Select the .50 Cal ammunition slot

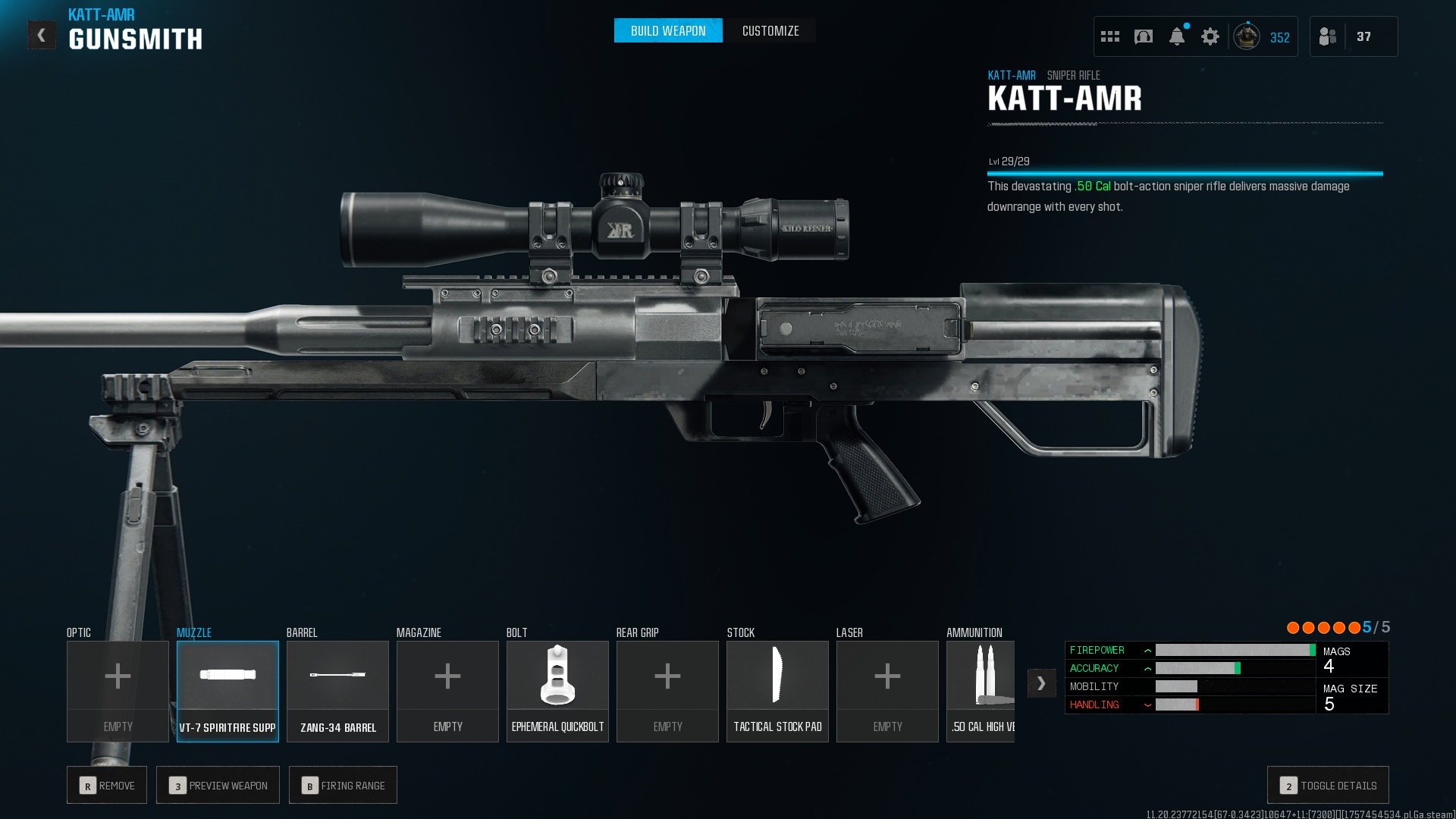point(981,691)
